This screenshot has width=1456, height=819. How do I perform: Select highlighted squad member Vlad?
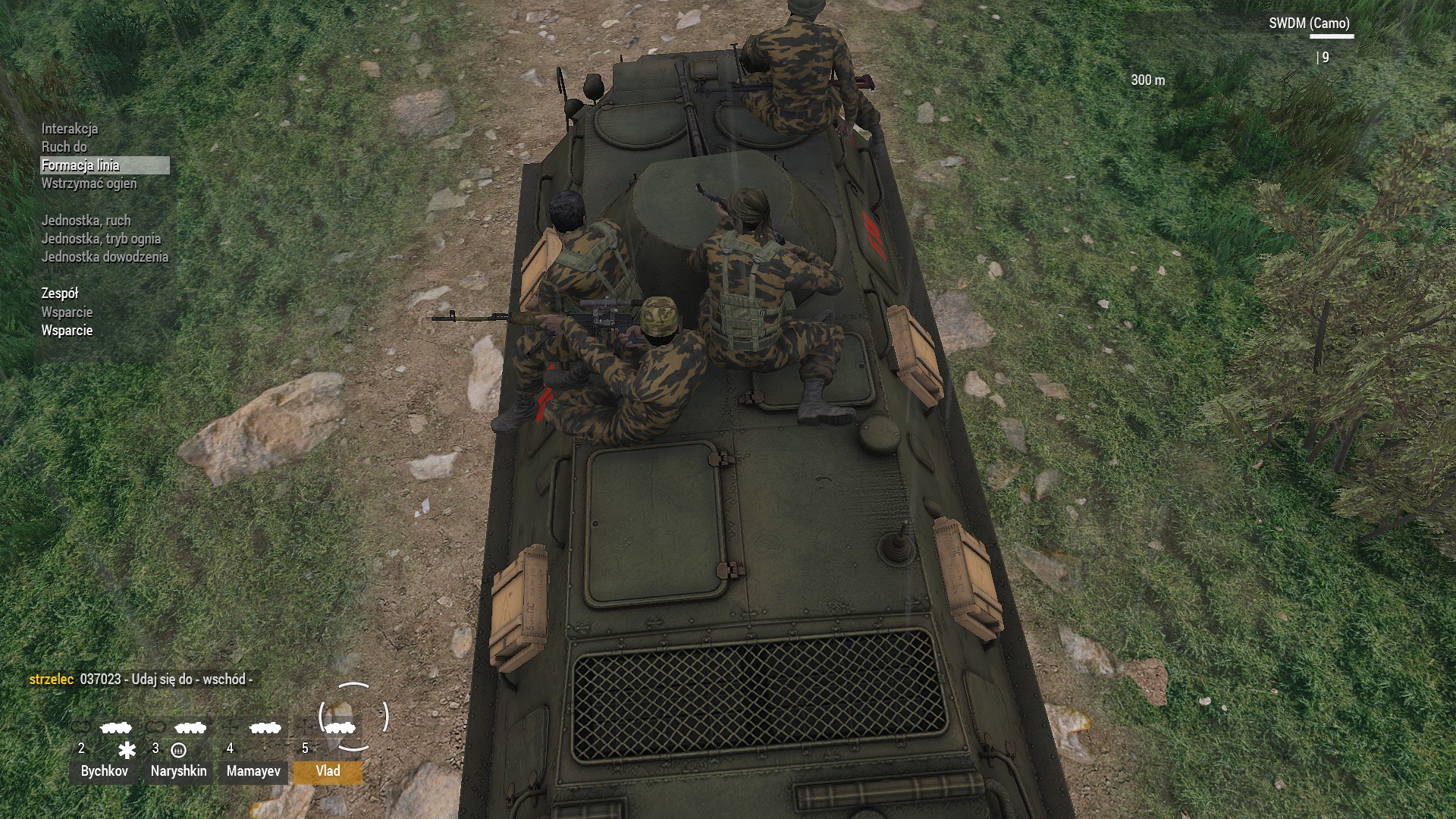(328, 771)
